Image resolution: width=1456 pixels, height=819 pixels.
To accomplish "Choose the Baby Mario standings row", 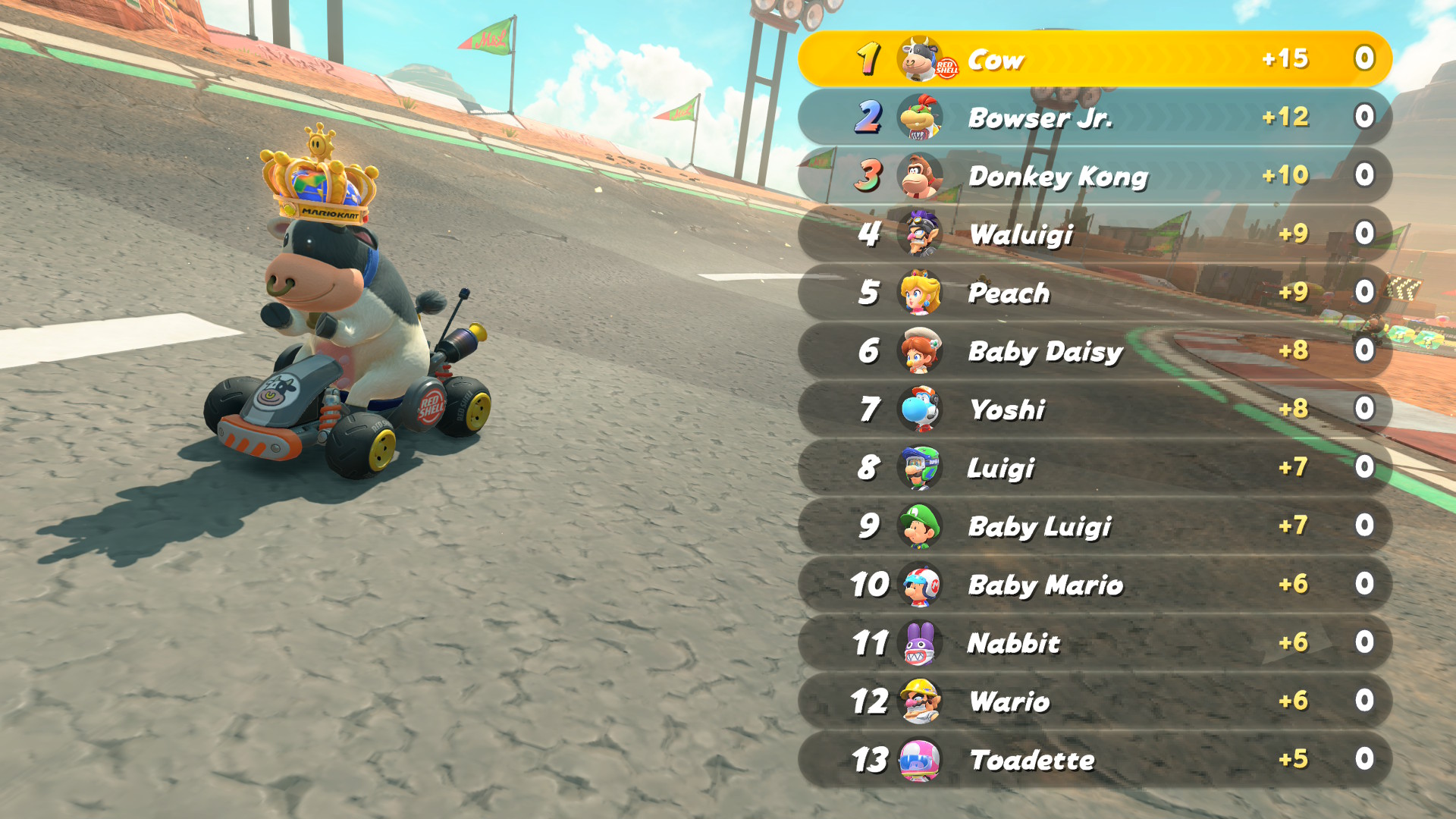I will (1094, 585).
